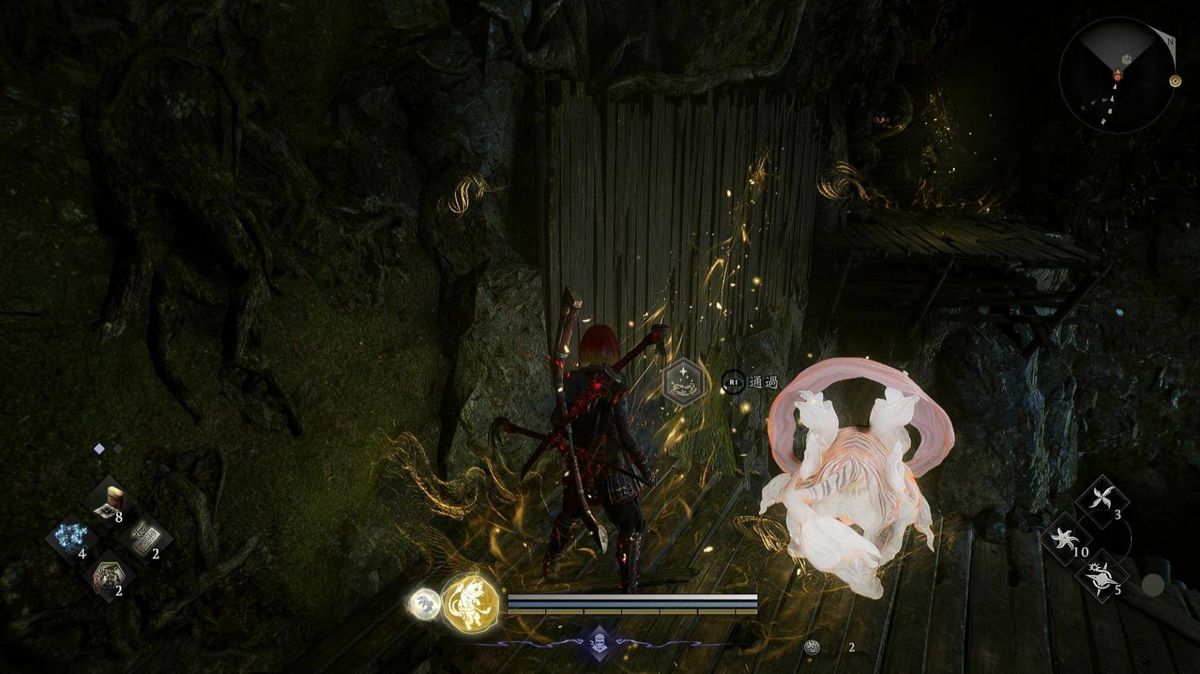Select the scroll item slot with 8
Viewport: 1200px width, 674px height.
point(109,501)
